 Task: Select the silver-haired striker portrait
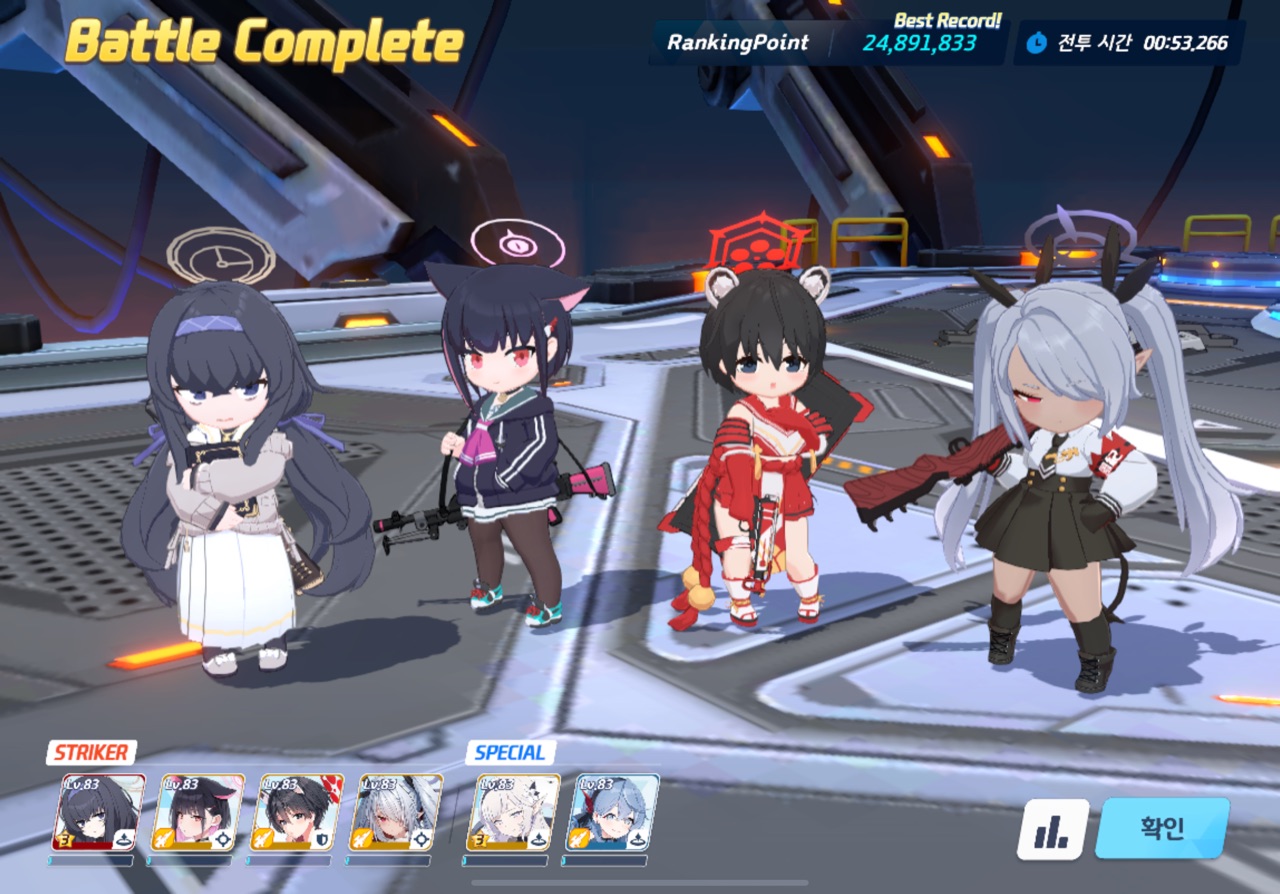pyautogui.click(x=395, y=812)
